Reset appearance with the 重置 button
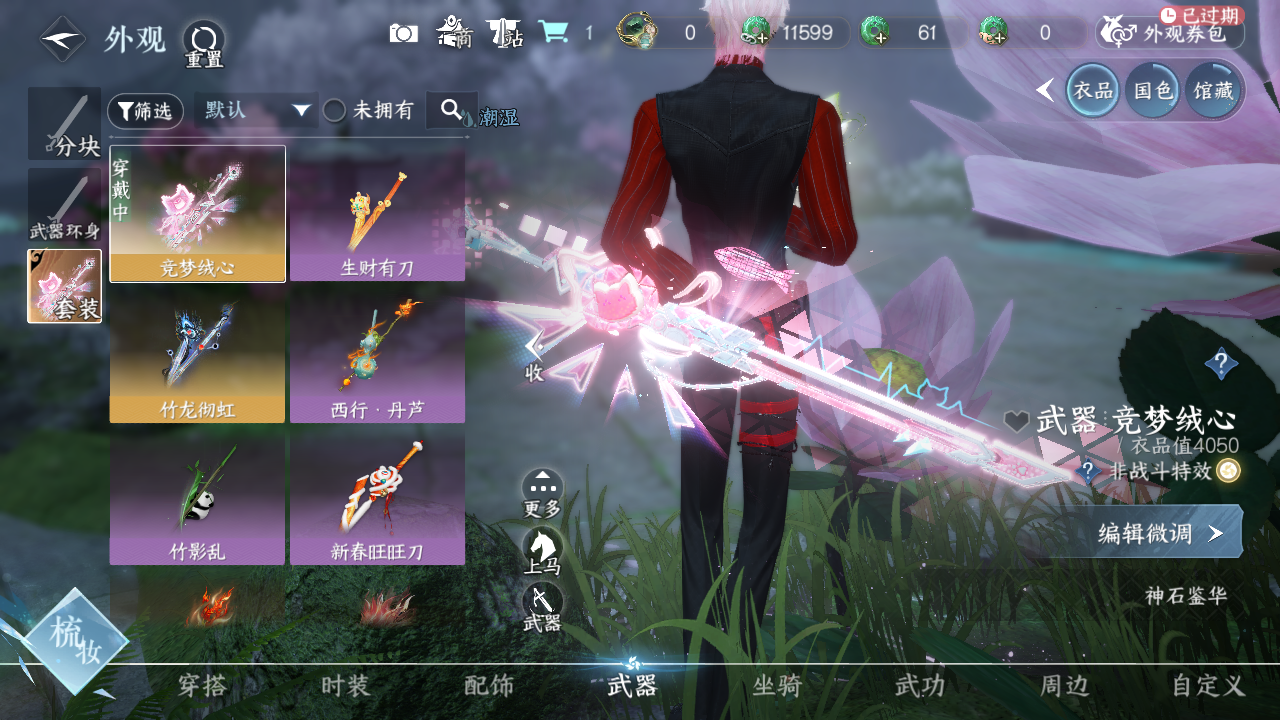The width and height of the screenshot is (1280, 720). (x=203, y=42)
